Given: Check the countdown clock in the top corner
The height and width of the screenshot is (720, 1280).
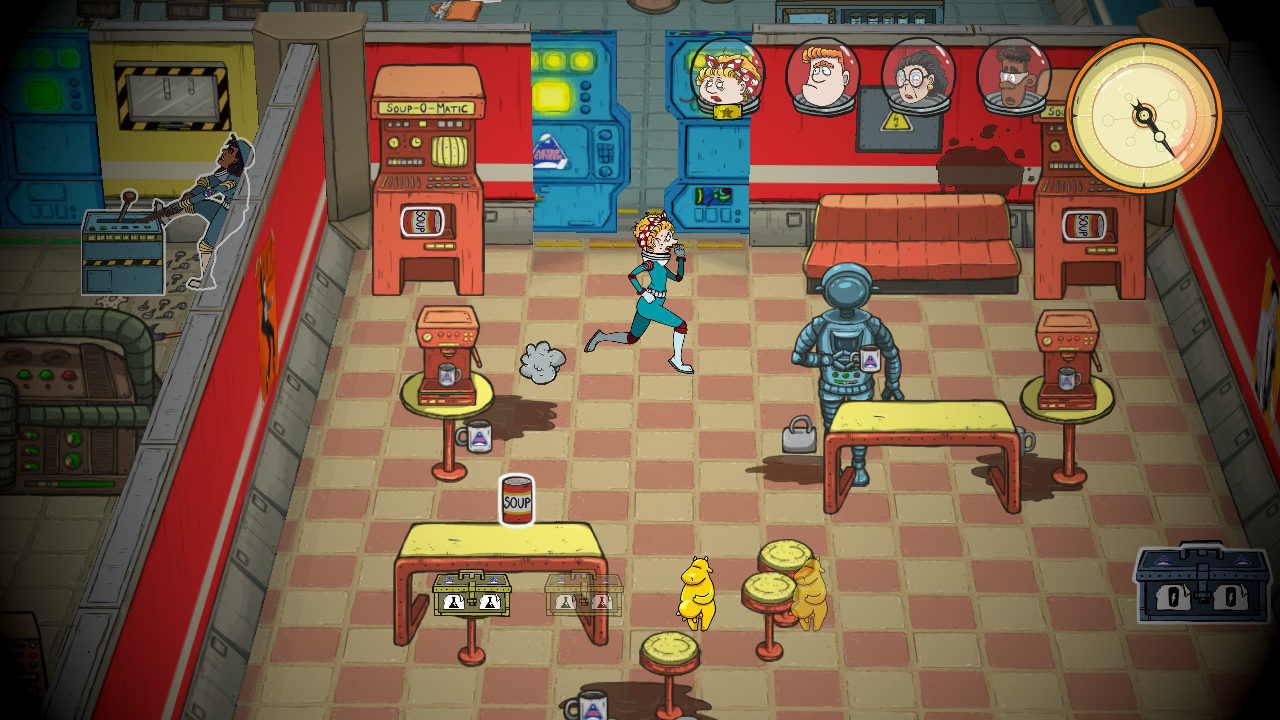Looking at the screenshot, I should (1143, 115).
